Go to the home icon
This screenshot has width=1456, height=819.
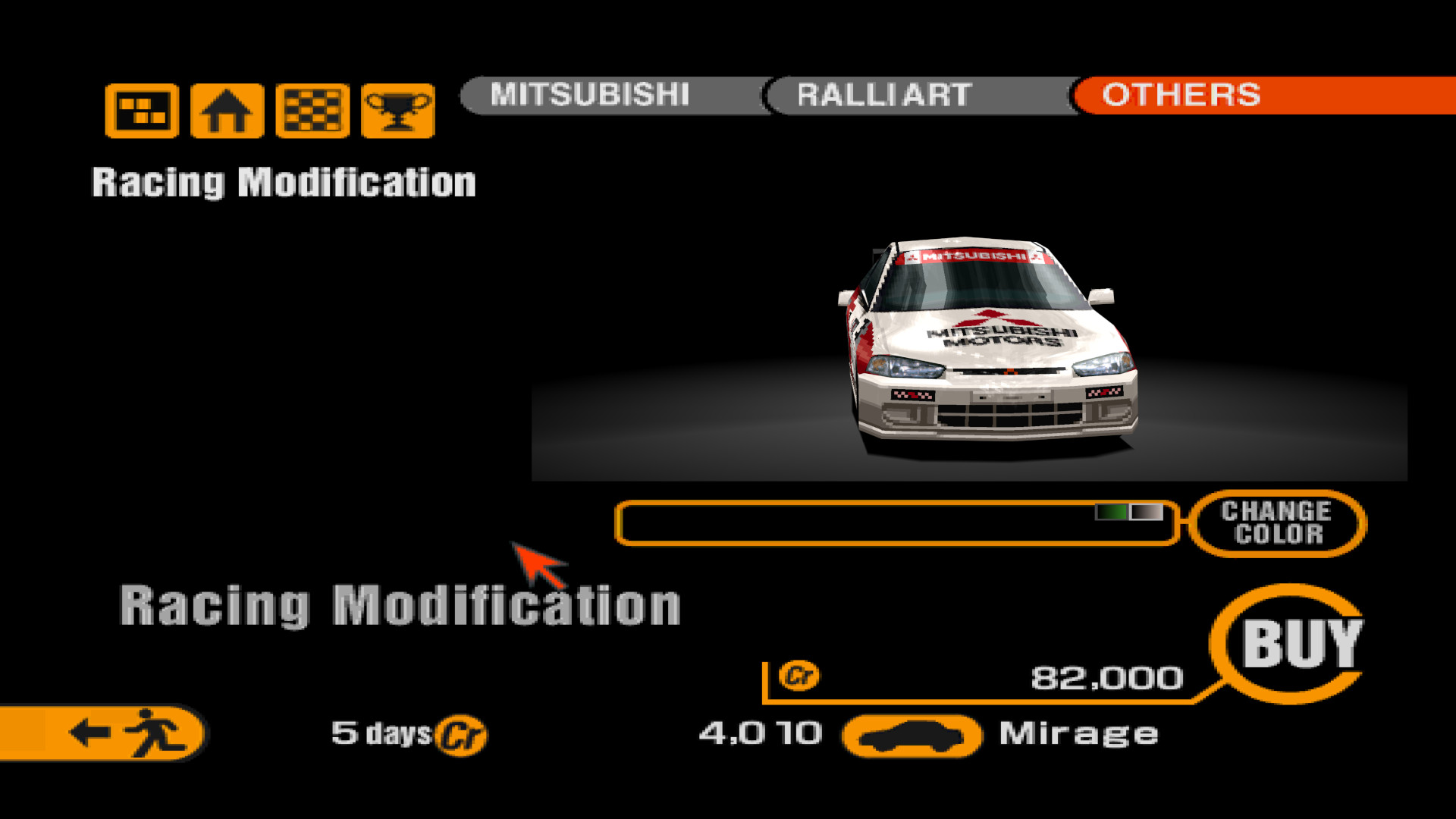point(227,111)
